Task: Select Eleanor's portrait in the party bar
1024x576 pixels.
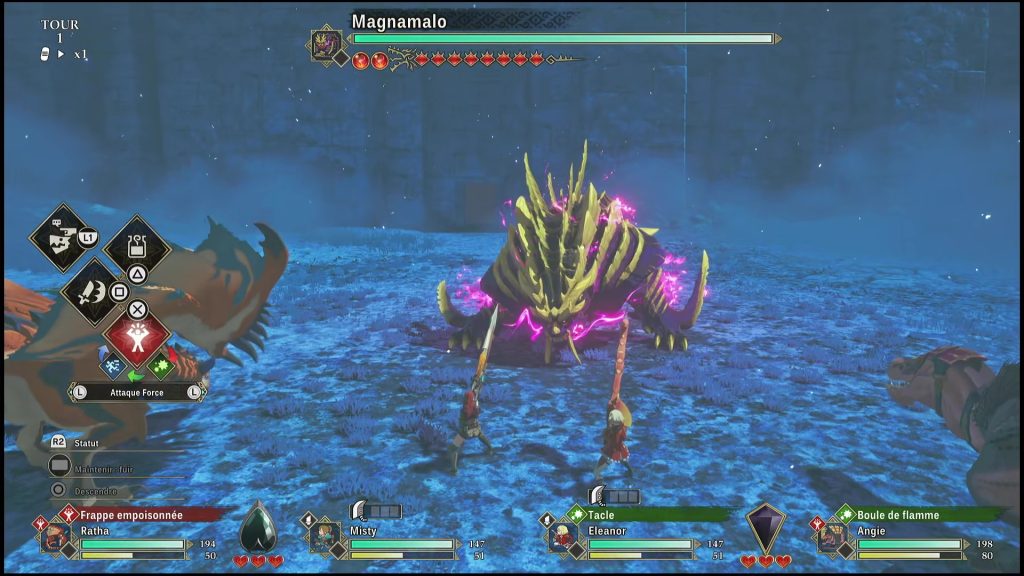Action: point(563,536)
